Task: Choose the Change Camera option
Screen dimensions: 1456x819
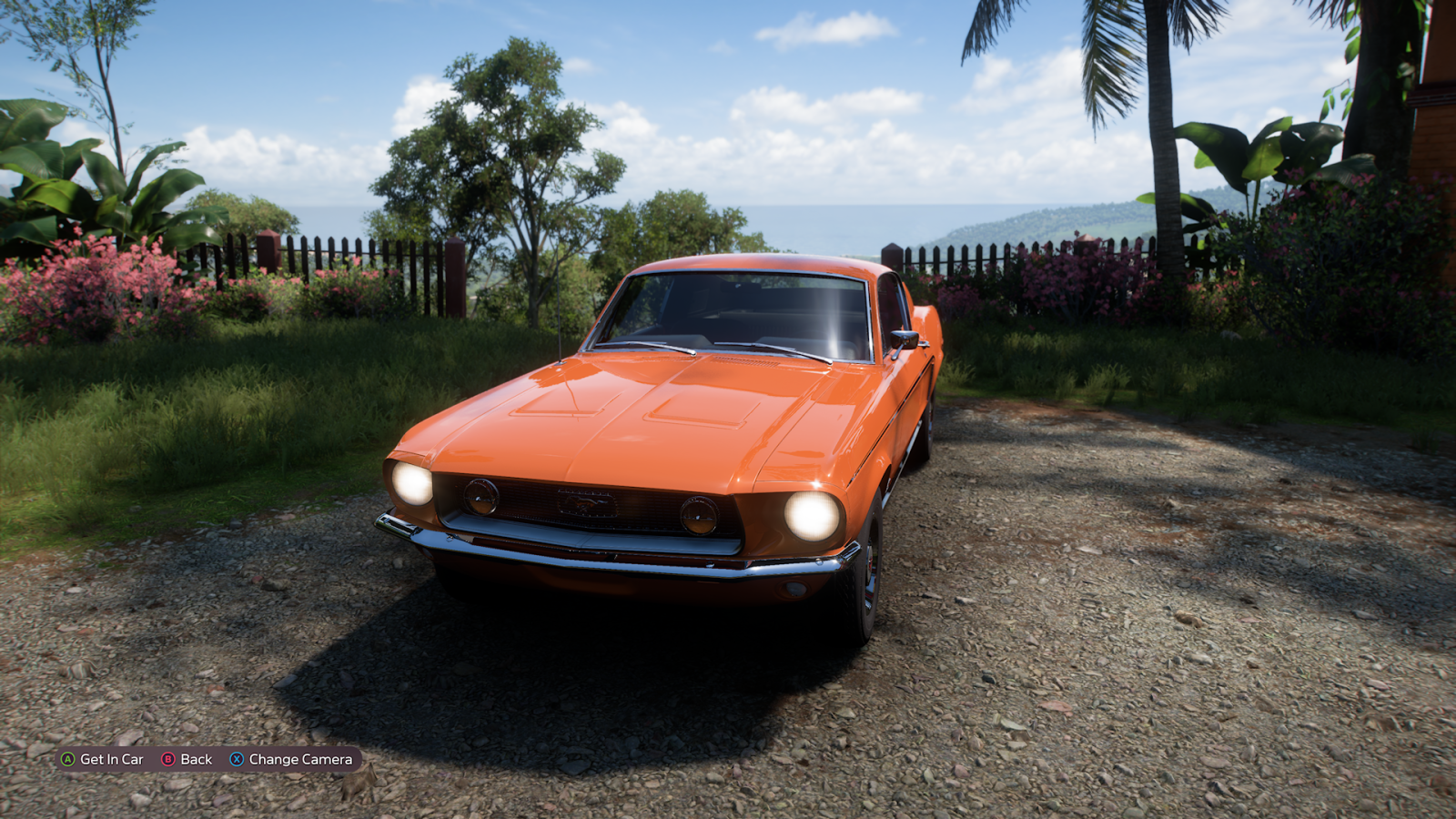Action: click(291, 759)
